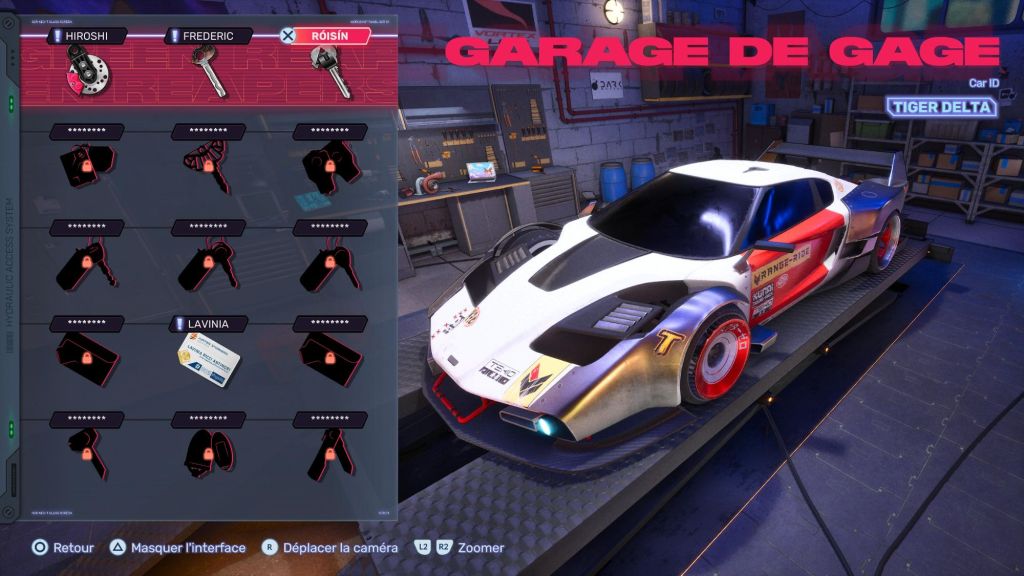
Task: Select the highlighted Róisín key
Action: [x=332, y=70]
